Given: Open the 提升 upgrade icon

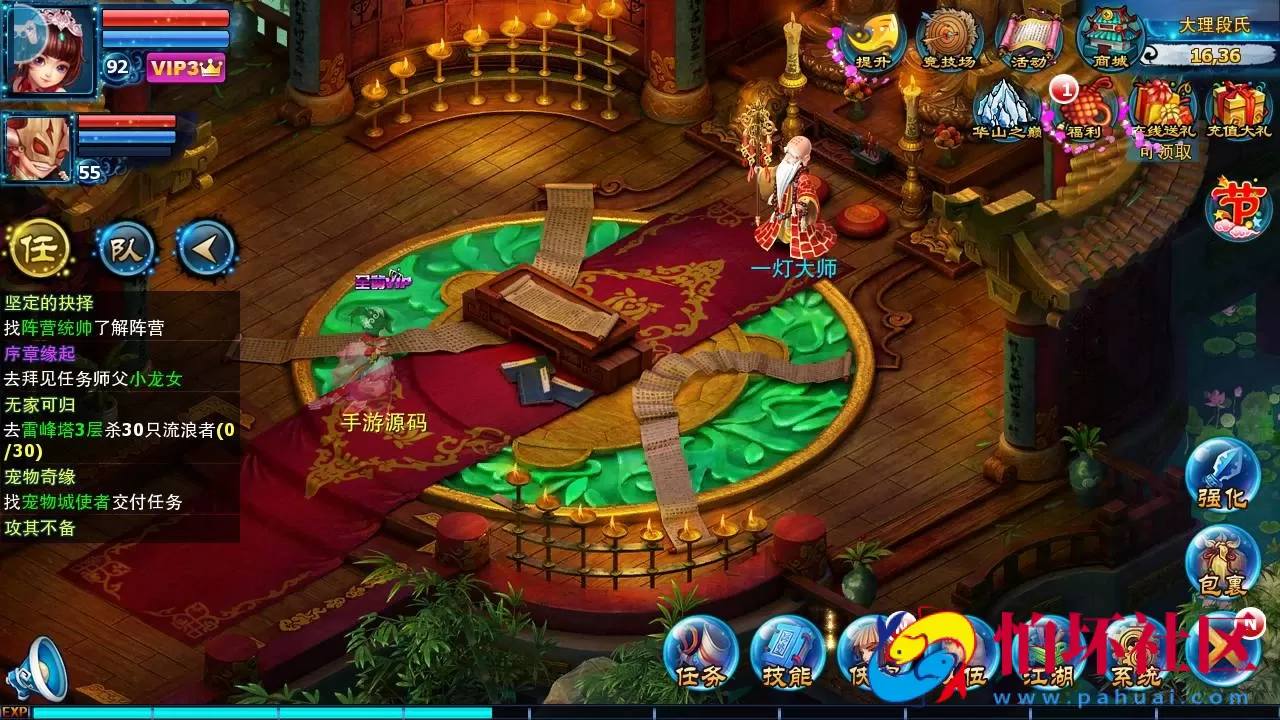Looking at the screenshot, I should point(872,40).
